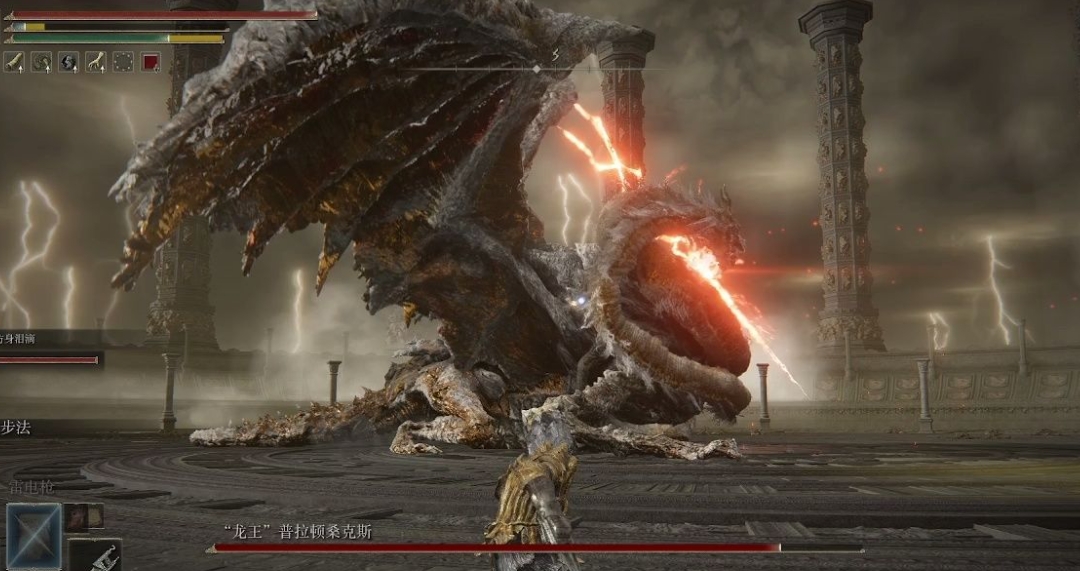Select the right-hand weapon slot
The image size is (1080, 571).
coord(96,555)
